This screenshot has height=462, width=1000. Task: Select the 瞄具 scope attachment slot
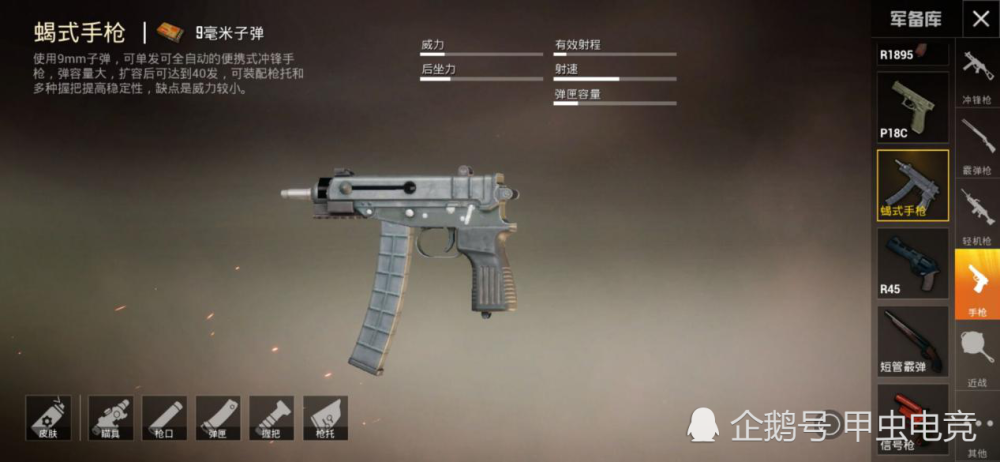pyautogui.click(x=111, y=417)
